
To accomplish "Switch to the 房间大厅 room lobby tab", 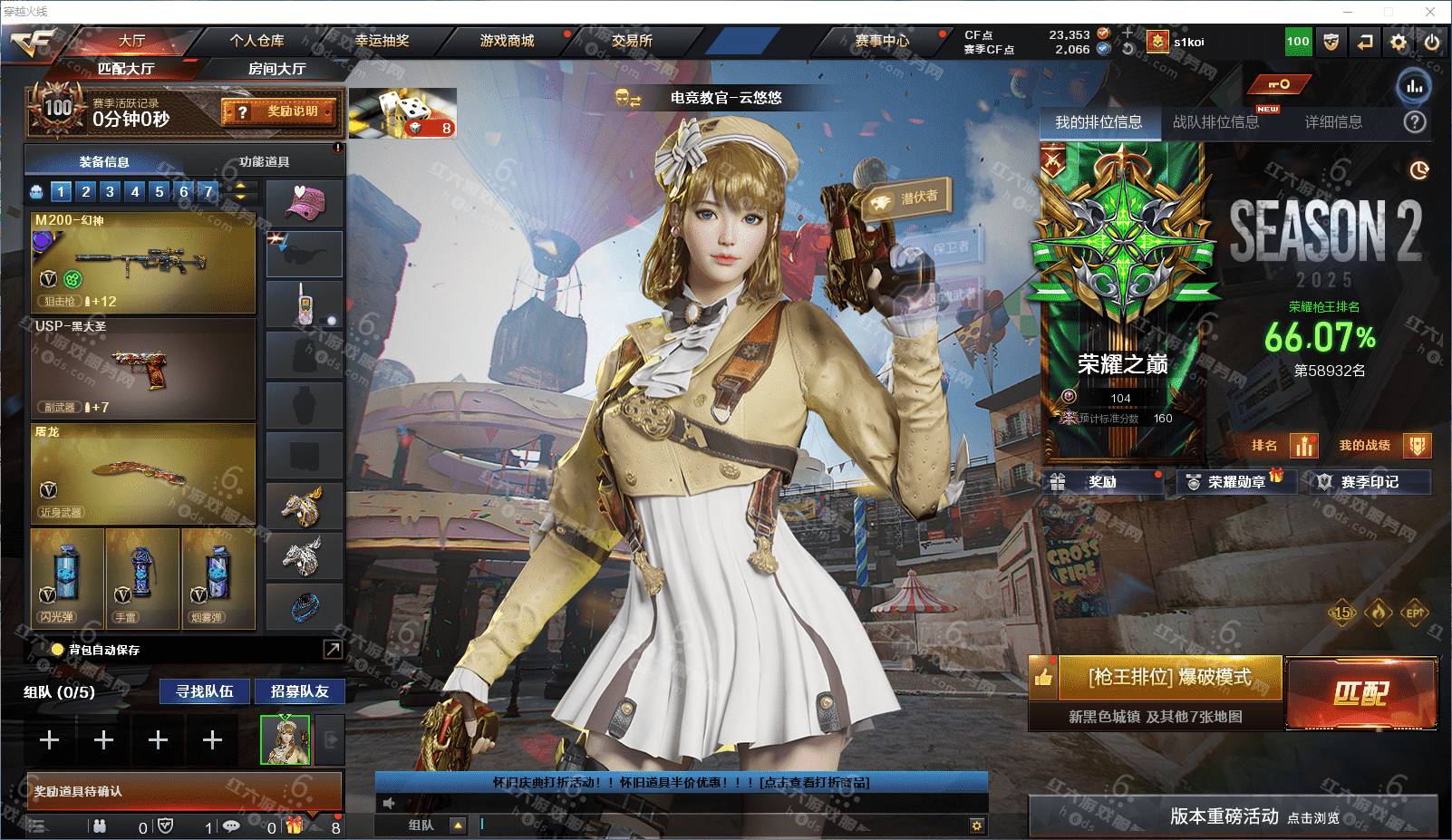I will tap(276, 69).
